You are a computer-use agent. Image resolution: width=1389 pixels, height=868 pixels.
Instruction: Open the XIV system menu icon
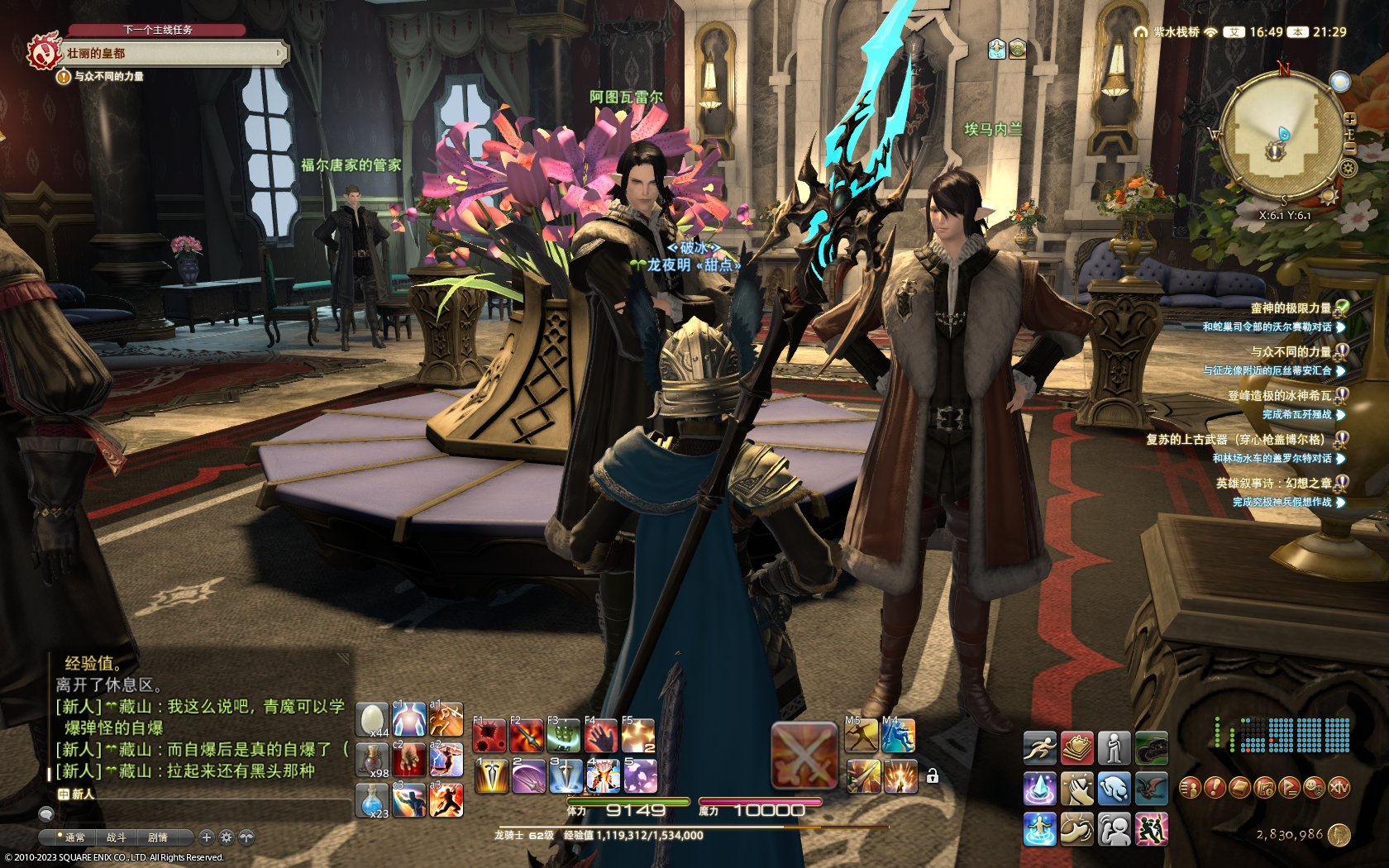(x=1339, y=788)
